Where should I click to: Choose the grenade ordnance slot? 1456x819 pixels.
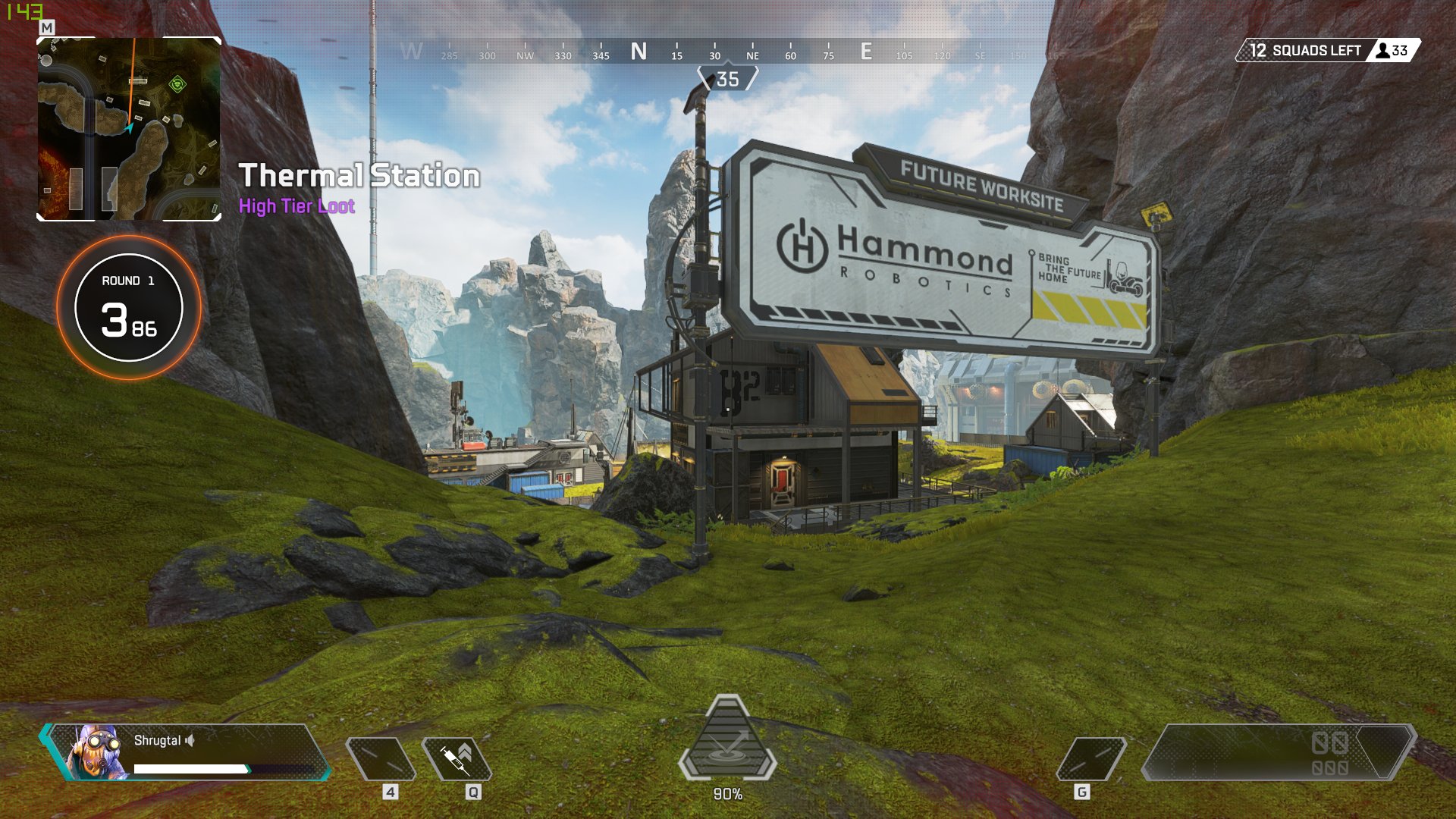click(x=1091, y=758)
